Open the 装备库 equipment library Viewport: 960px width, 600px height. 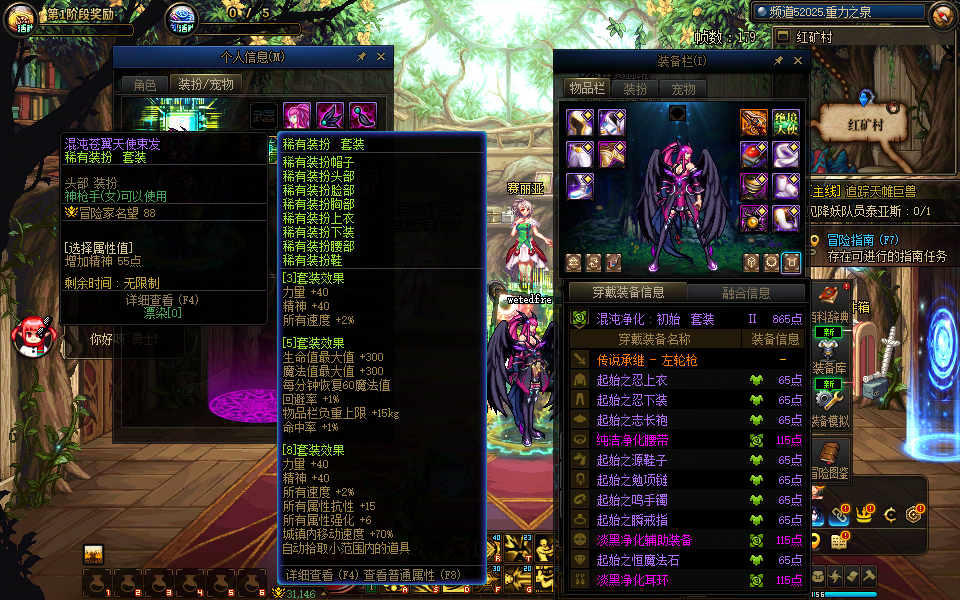click(830, 368)
